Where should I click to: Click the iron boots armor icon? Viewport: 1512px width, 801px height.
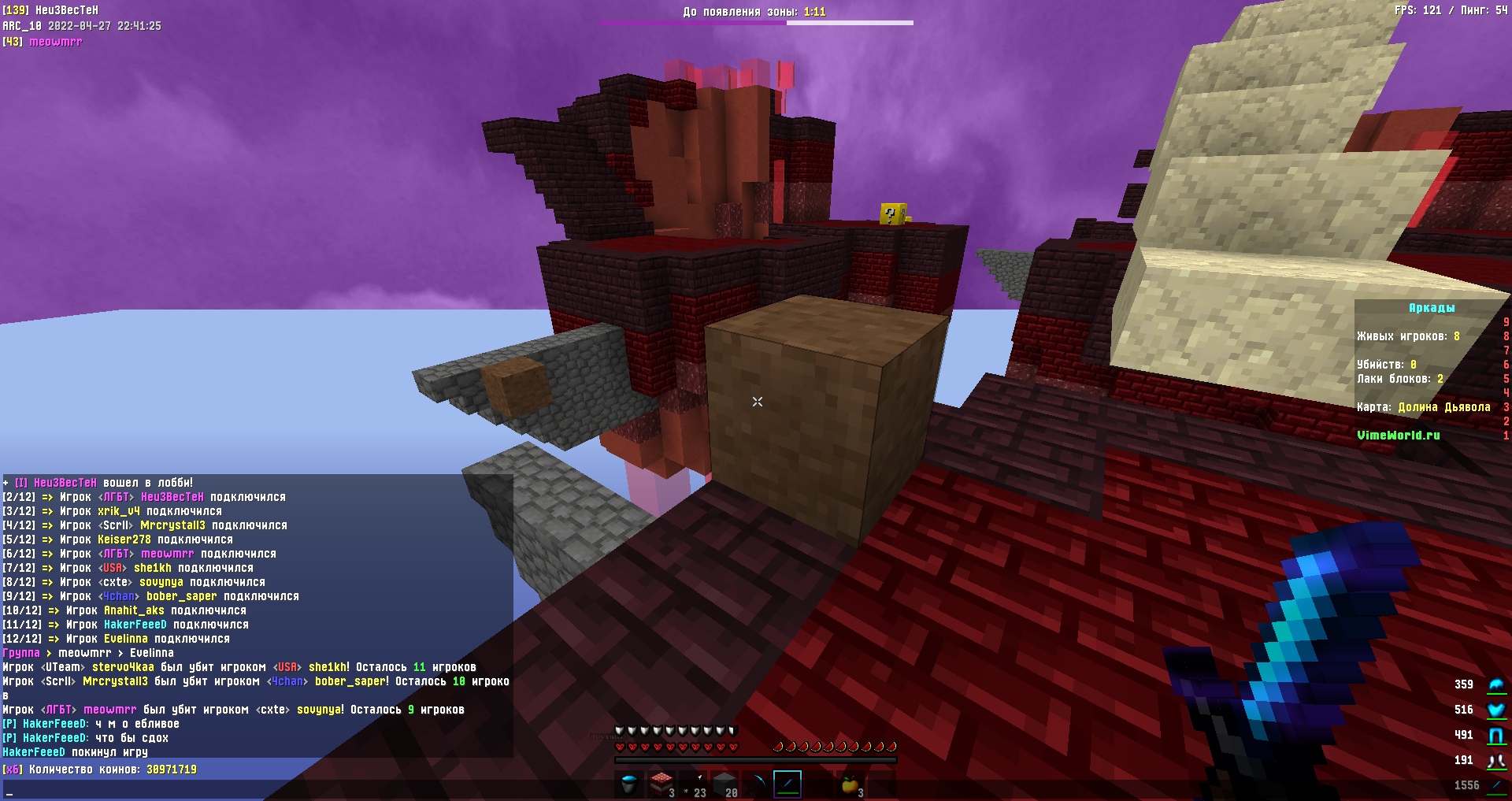click(x=1495, y=761)
